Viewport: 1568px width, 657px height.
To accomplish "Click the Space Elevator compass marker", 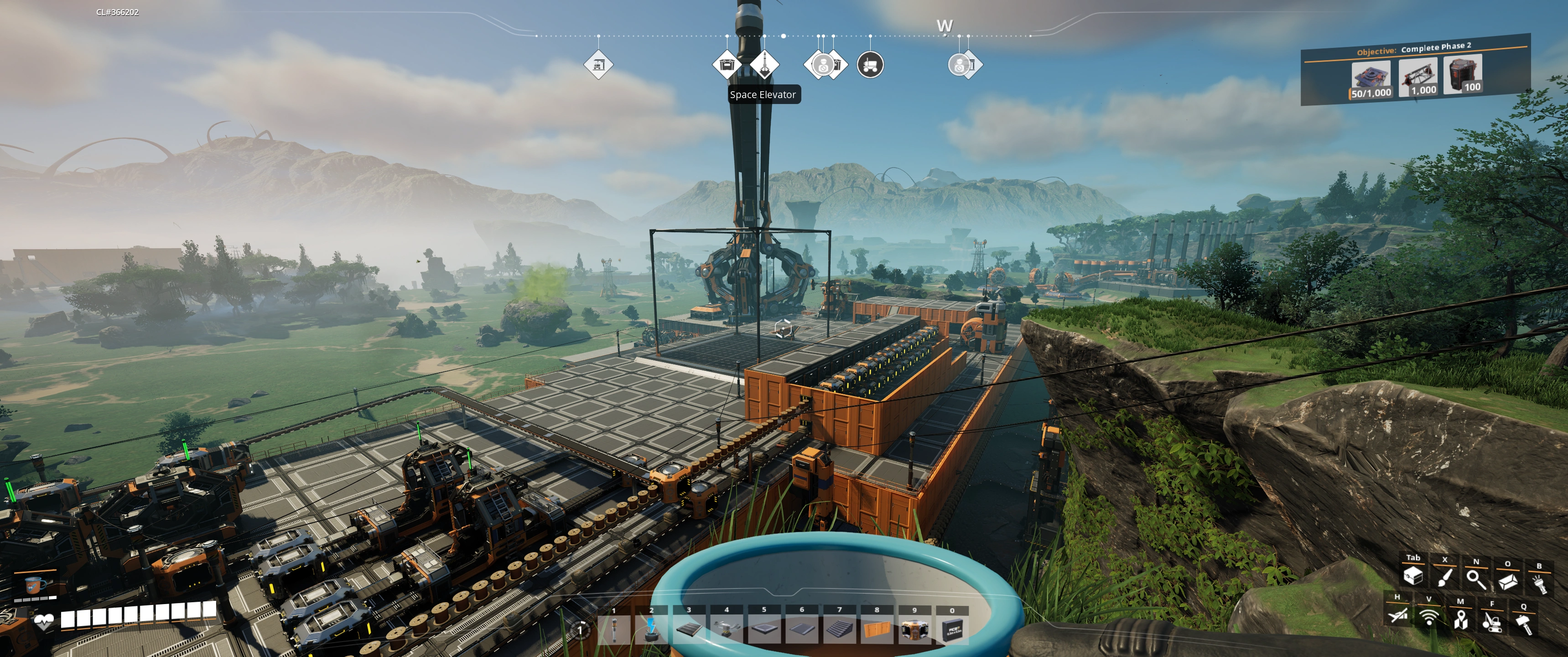I will pyautogui.click(x=764, y=64).
